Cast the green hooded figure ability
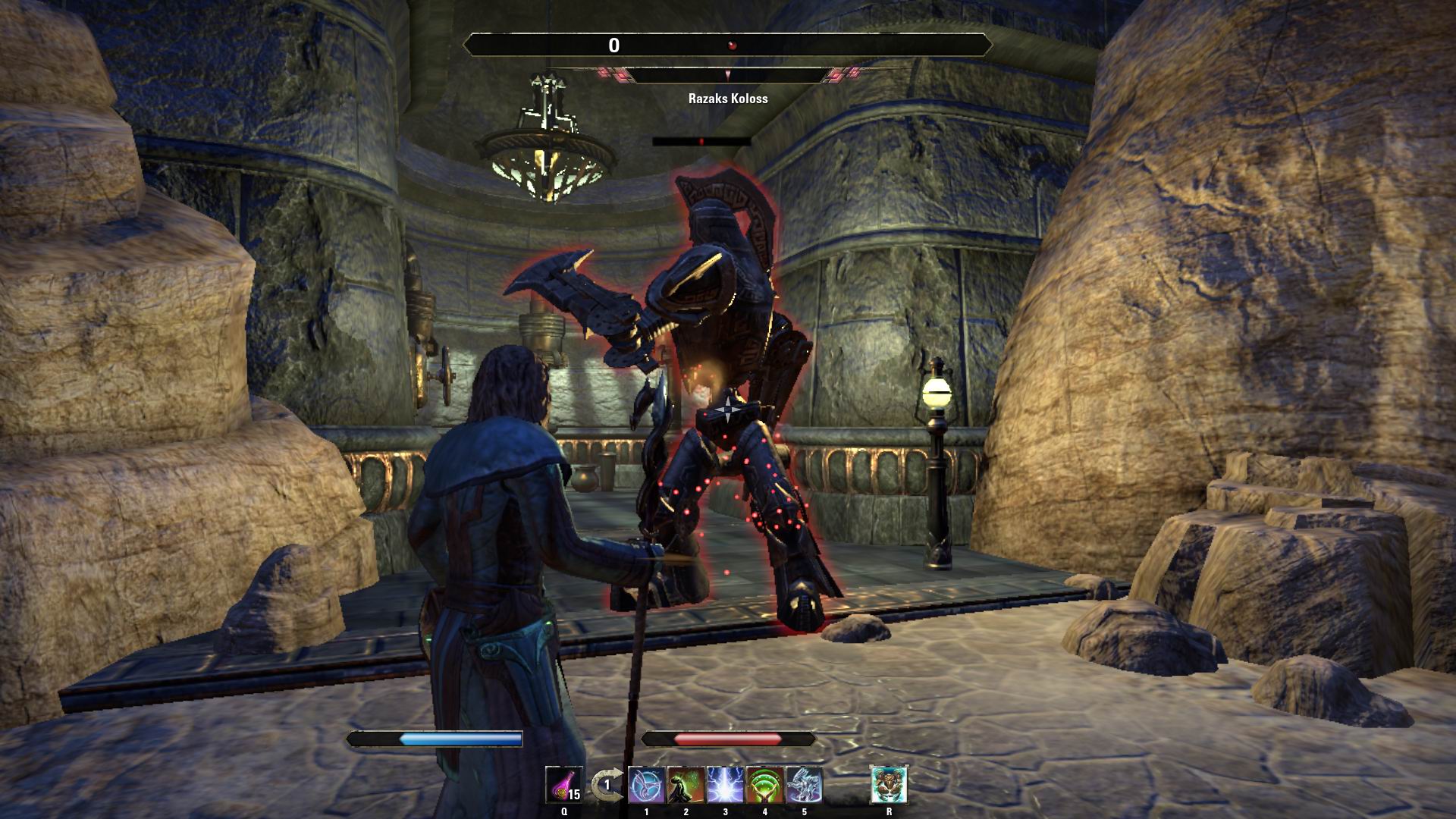The height and width of the screenshot is (819, 1456). tap(686, 785)
